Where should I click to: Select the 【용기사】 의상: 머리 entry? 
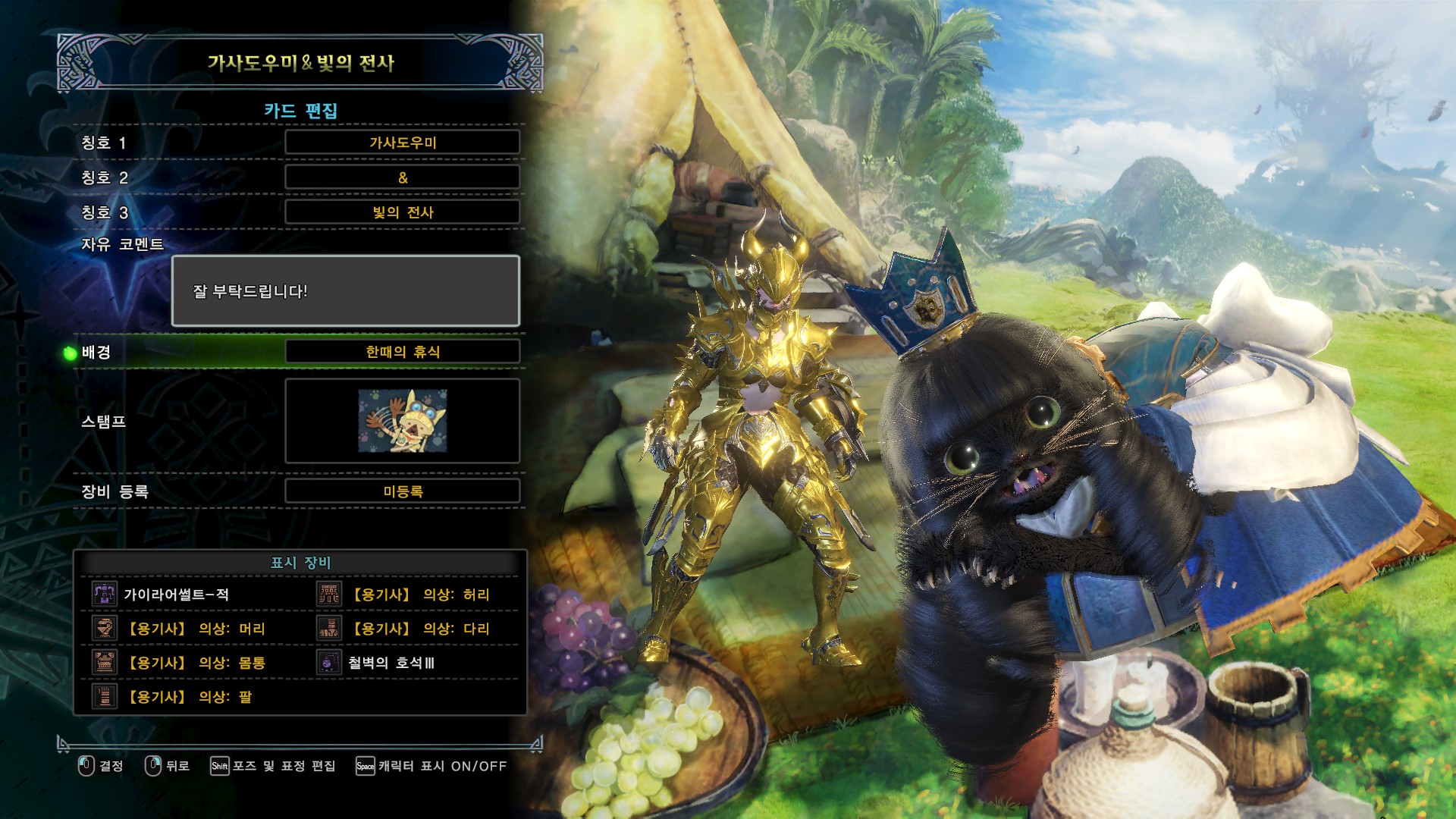pos(196,629)
